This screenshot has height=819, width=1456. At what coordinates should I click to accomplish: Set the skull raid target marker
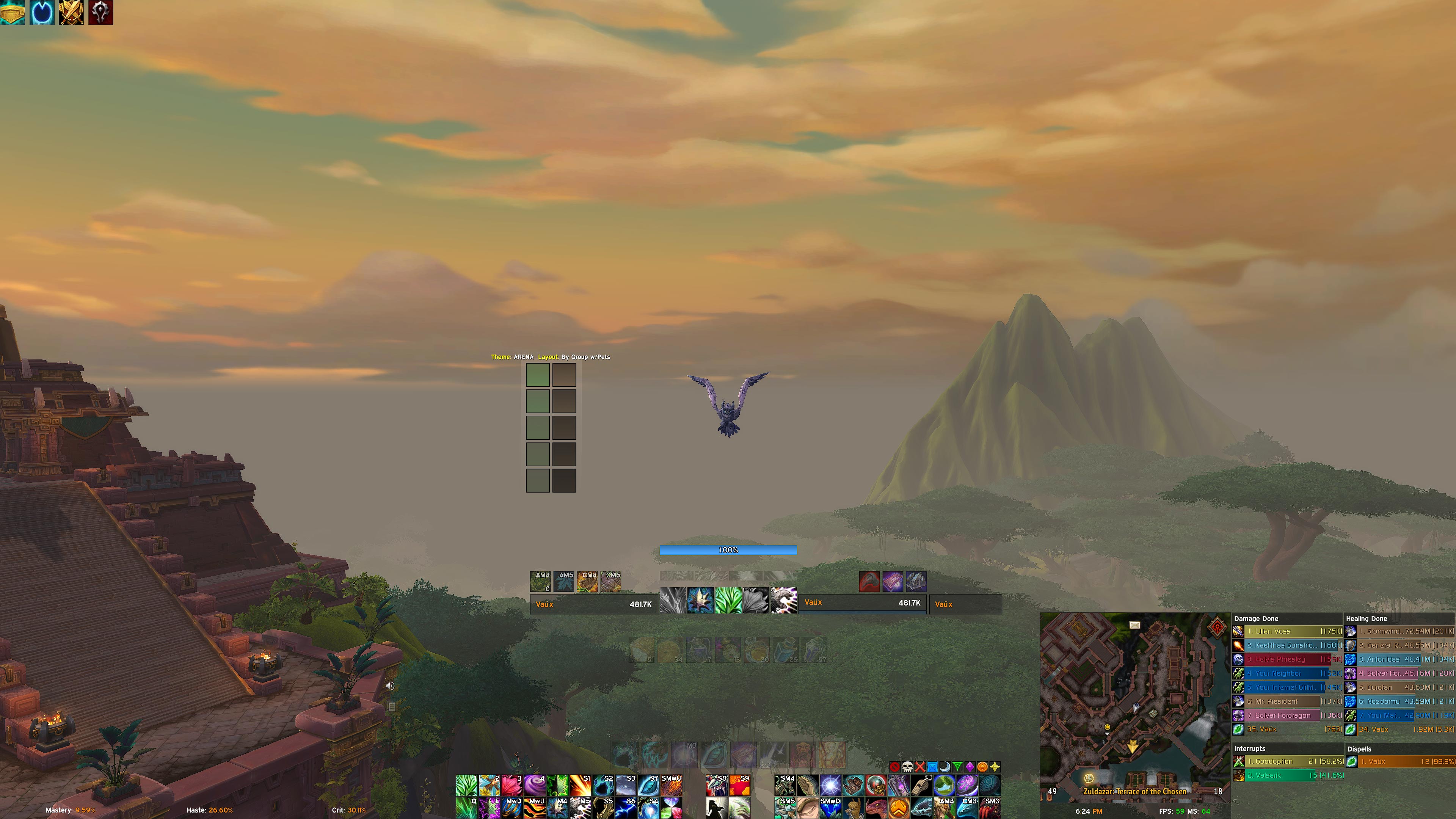(907, 767)
